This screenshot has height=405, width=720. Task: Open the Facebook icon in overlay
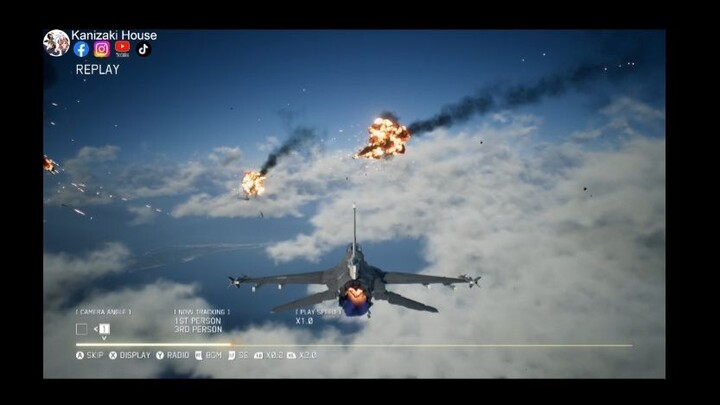coord(82,49)
